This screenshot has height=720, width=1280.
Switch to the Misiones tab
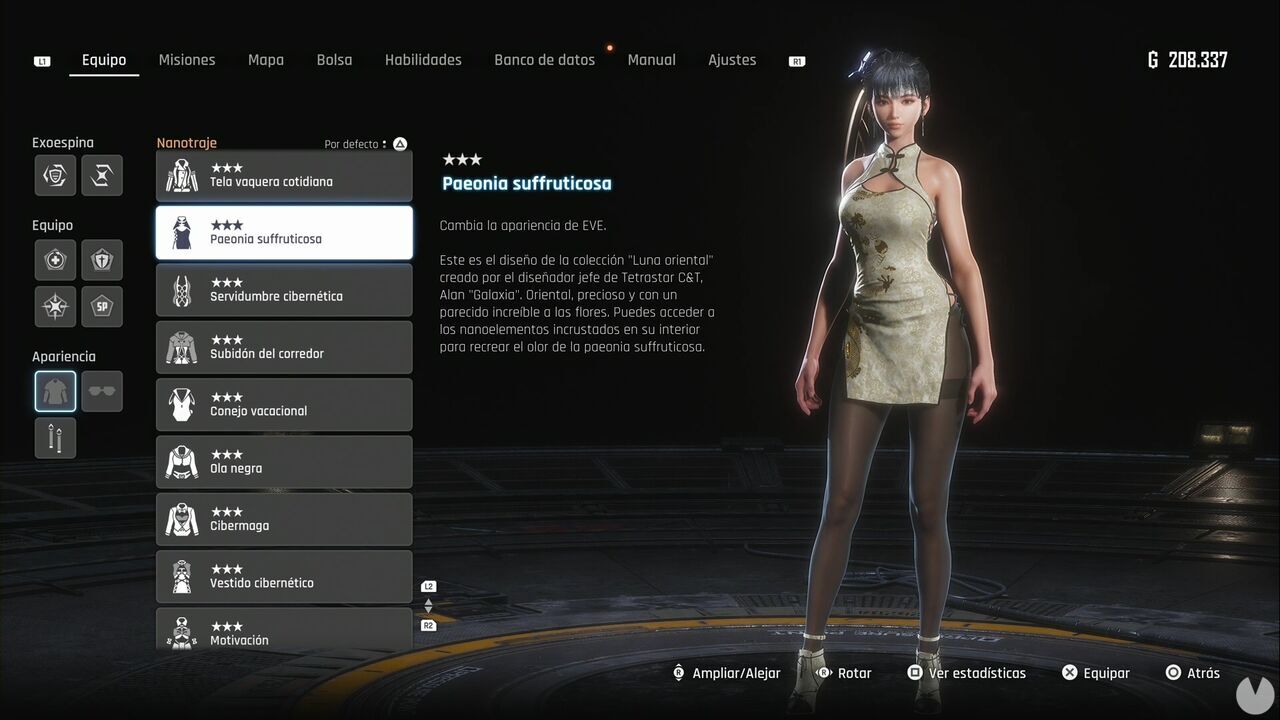tap(187, 60)
